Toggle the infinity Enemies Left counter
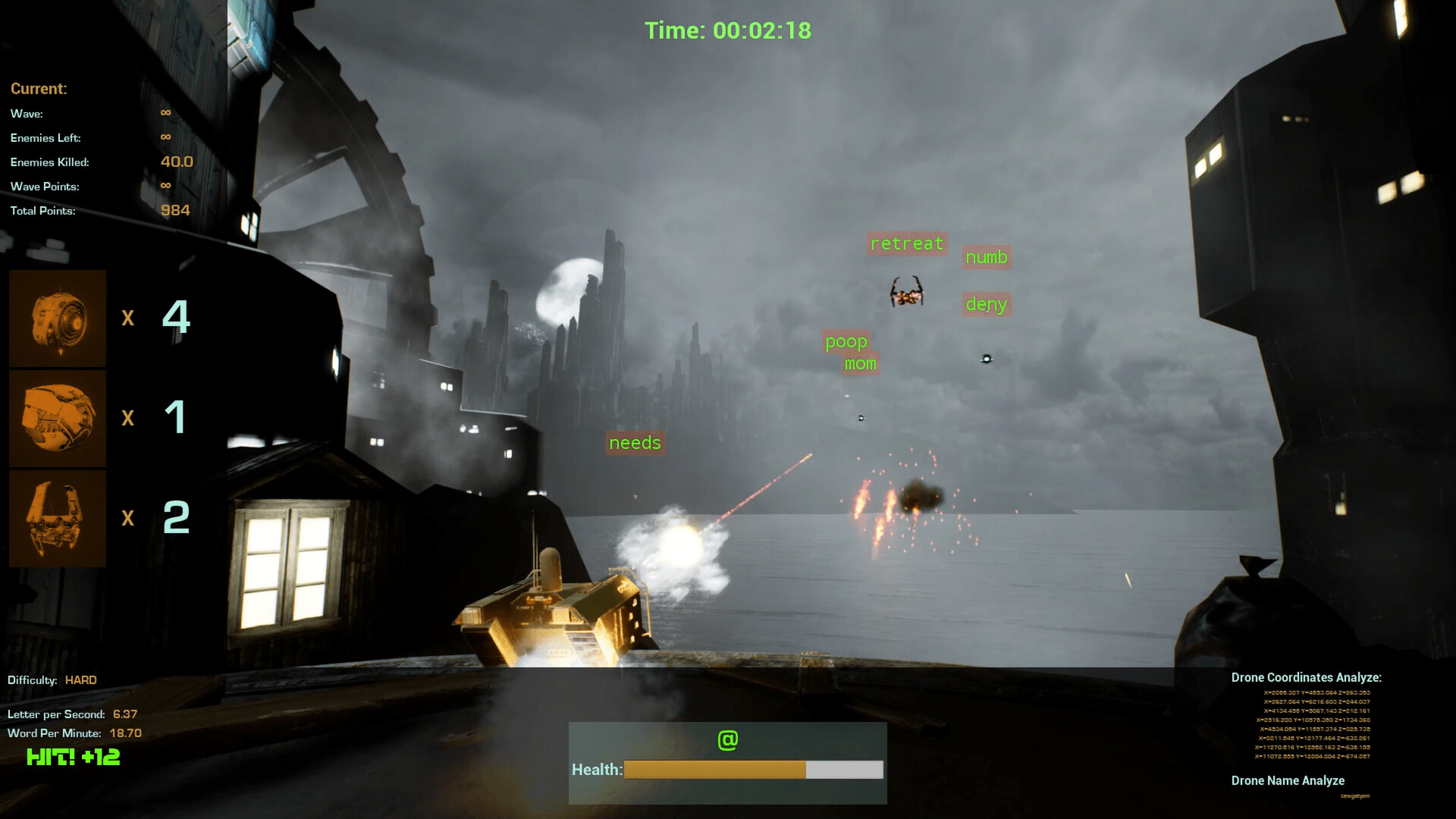The width and height of the screenshot is (1456, 819). pyautogui.click(x=165, y=137)
